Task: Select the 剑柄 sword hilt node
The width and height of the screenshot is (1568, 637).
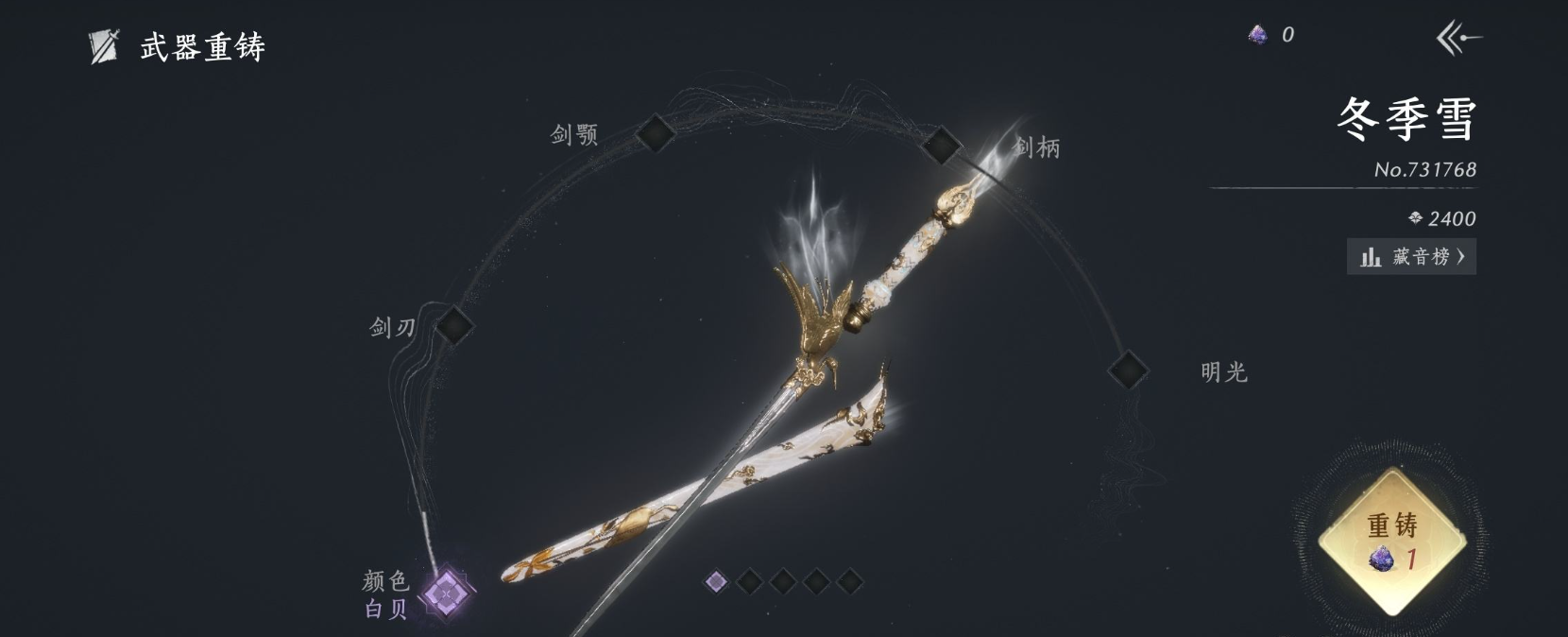Action: point(941,146)
